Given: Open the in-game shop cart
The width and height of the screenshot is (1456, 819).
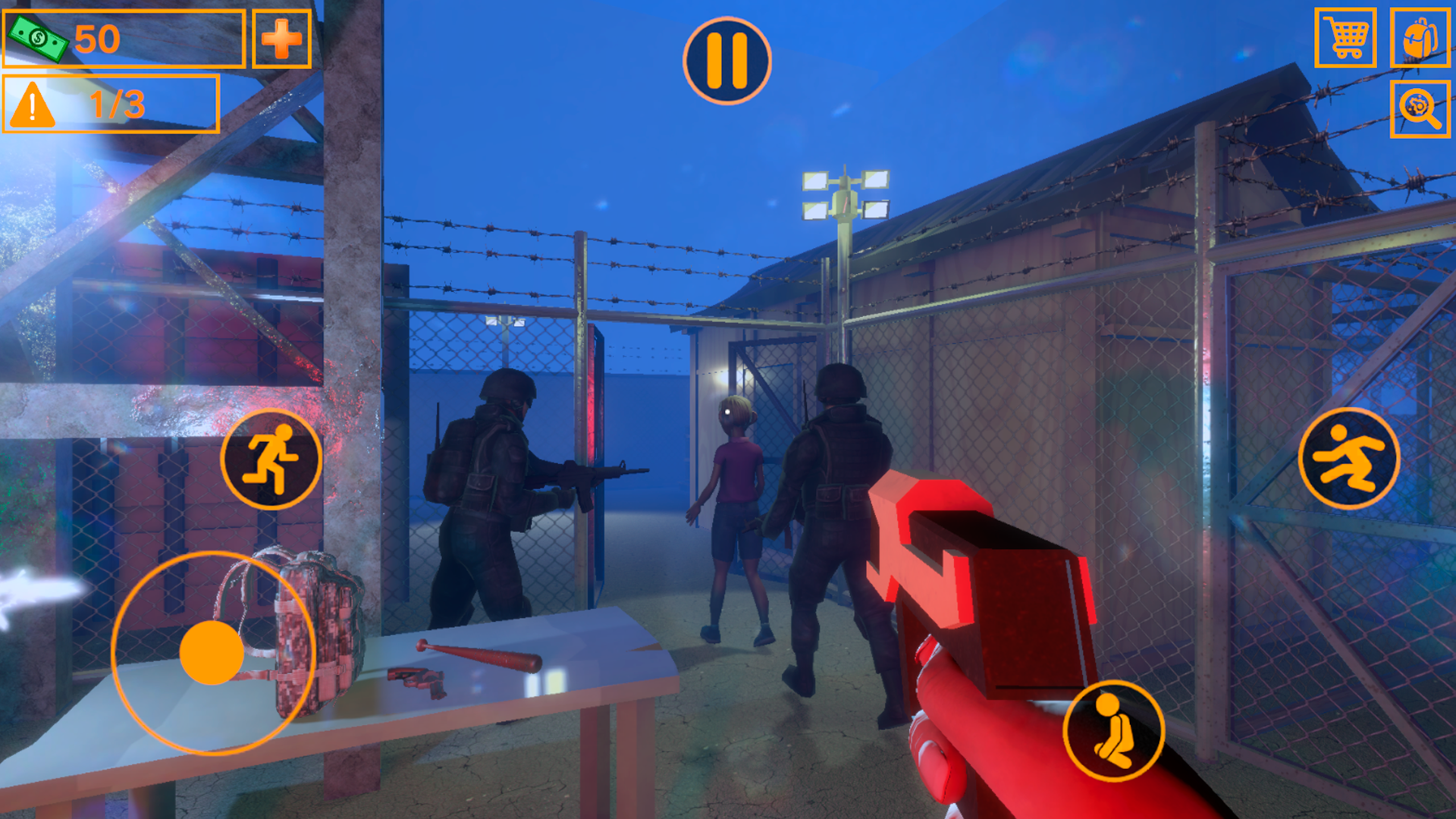Looking at the screenshot, I should [1346, 38].
